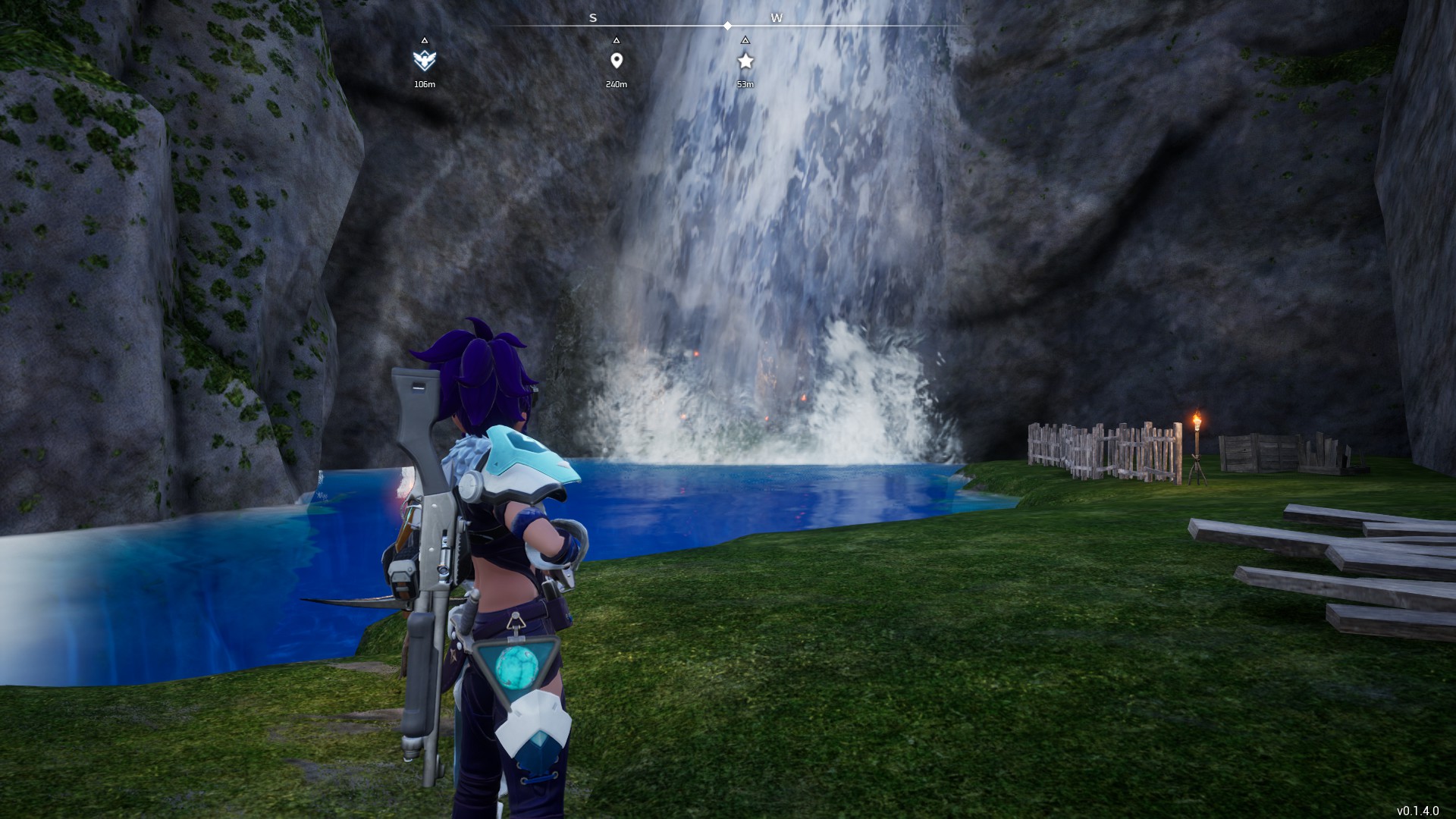
Task: Click the location pin marker at 240m
Action: (616, 61)
